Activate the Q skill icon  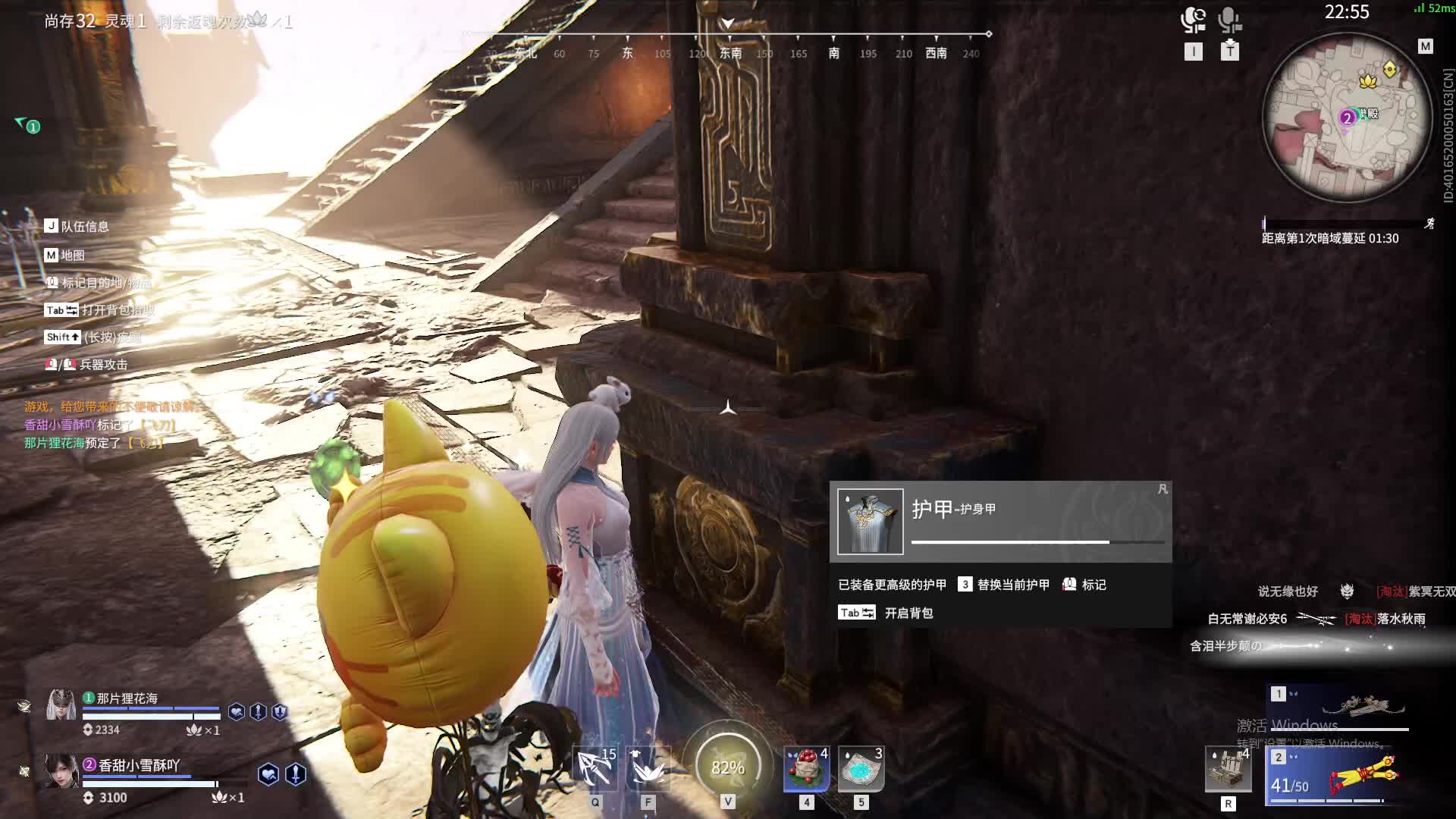point(595,769)
